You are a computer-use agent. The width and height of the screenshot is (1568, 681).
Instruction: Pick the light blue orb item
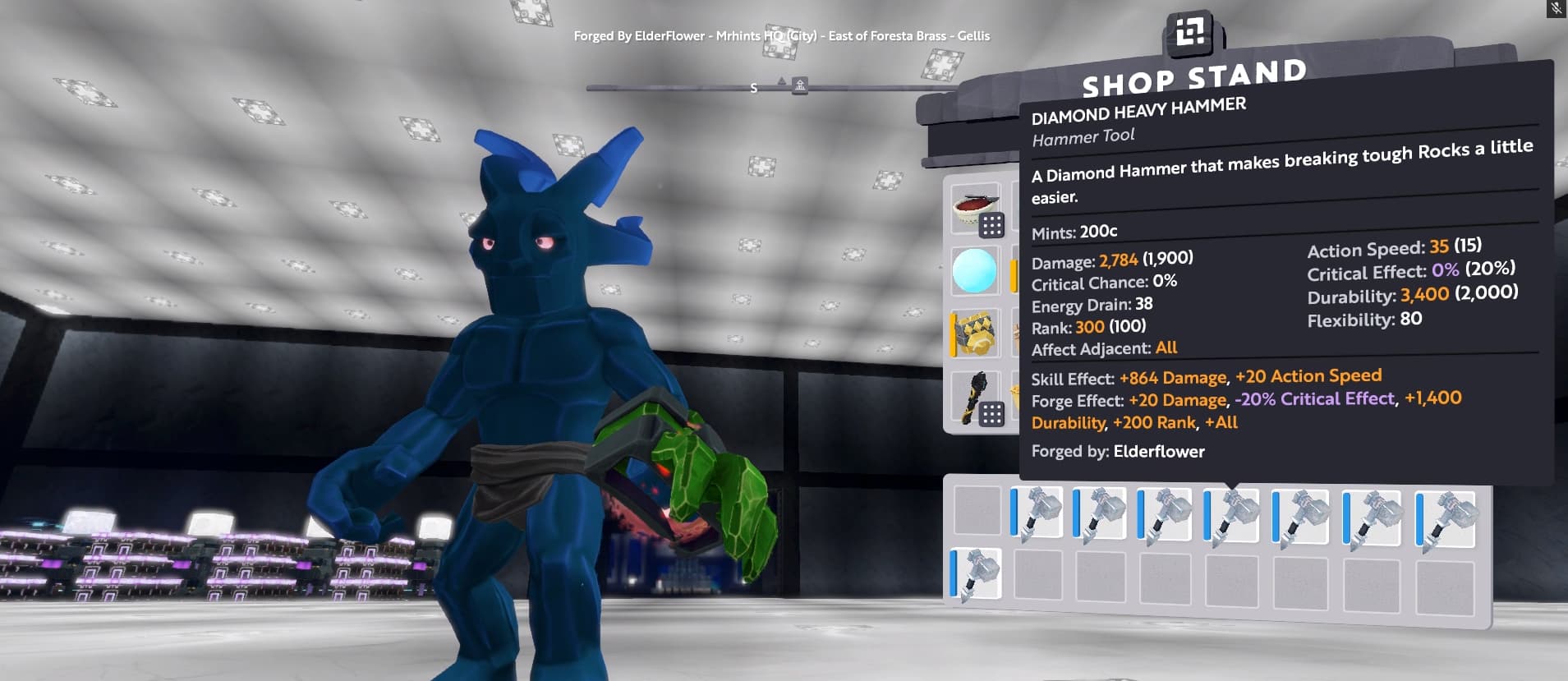coord(975,271)
